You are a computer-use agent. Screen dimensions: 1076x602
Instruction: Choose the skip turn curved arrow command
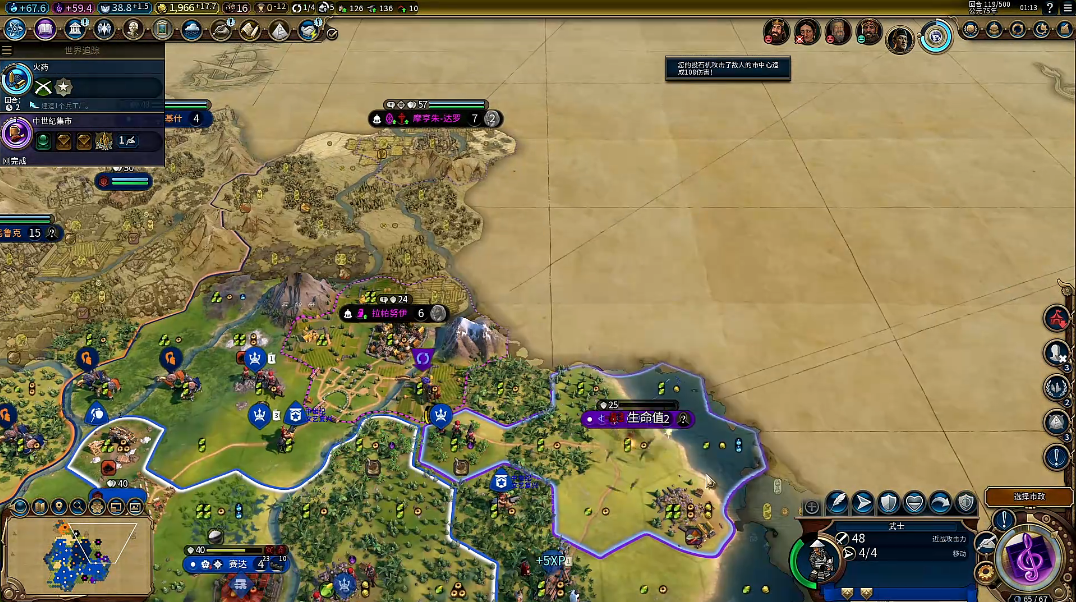pos(940,503)
